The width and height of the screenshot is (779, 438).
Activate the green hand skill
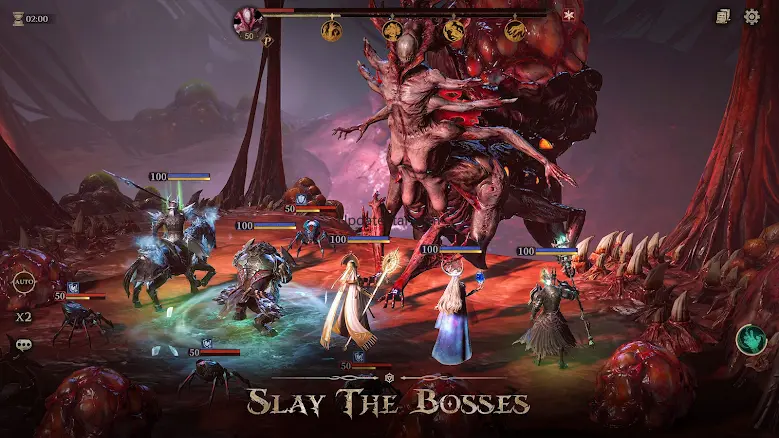pyautogui.click(x=750, y=340)
